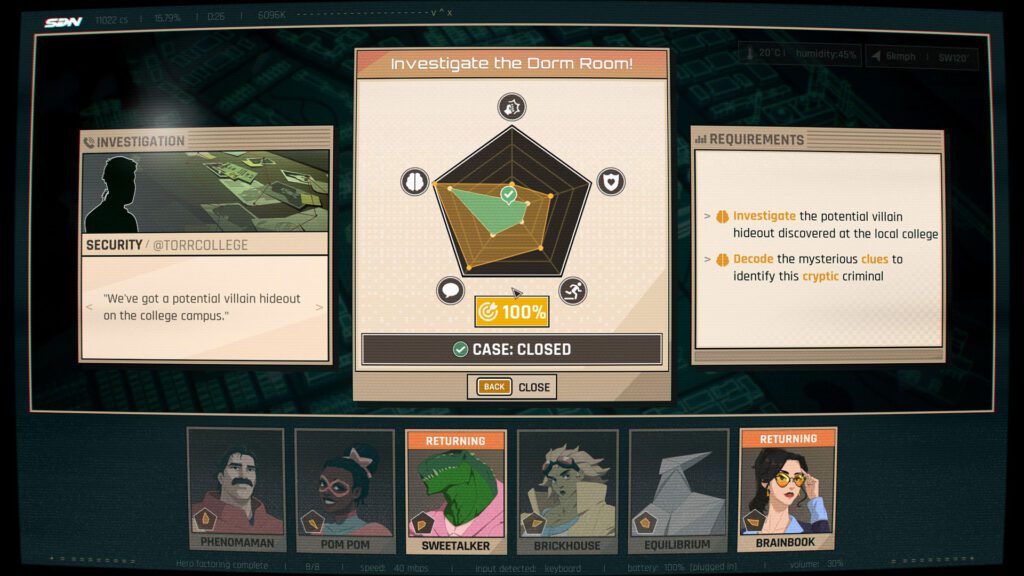Click the running figure mobility icon
Viewport: 1024px width, 576px height.
(x=573, y=291)
